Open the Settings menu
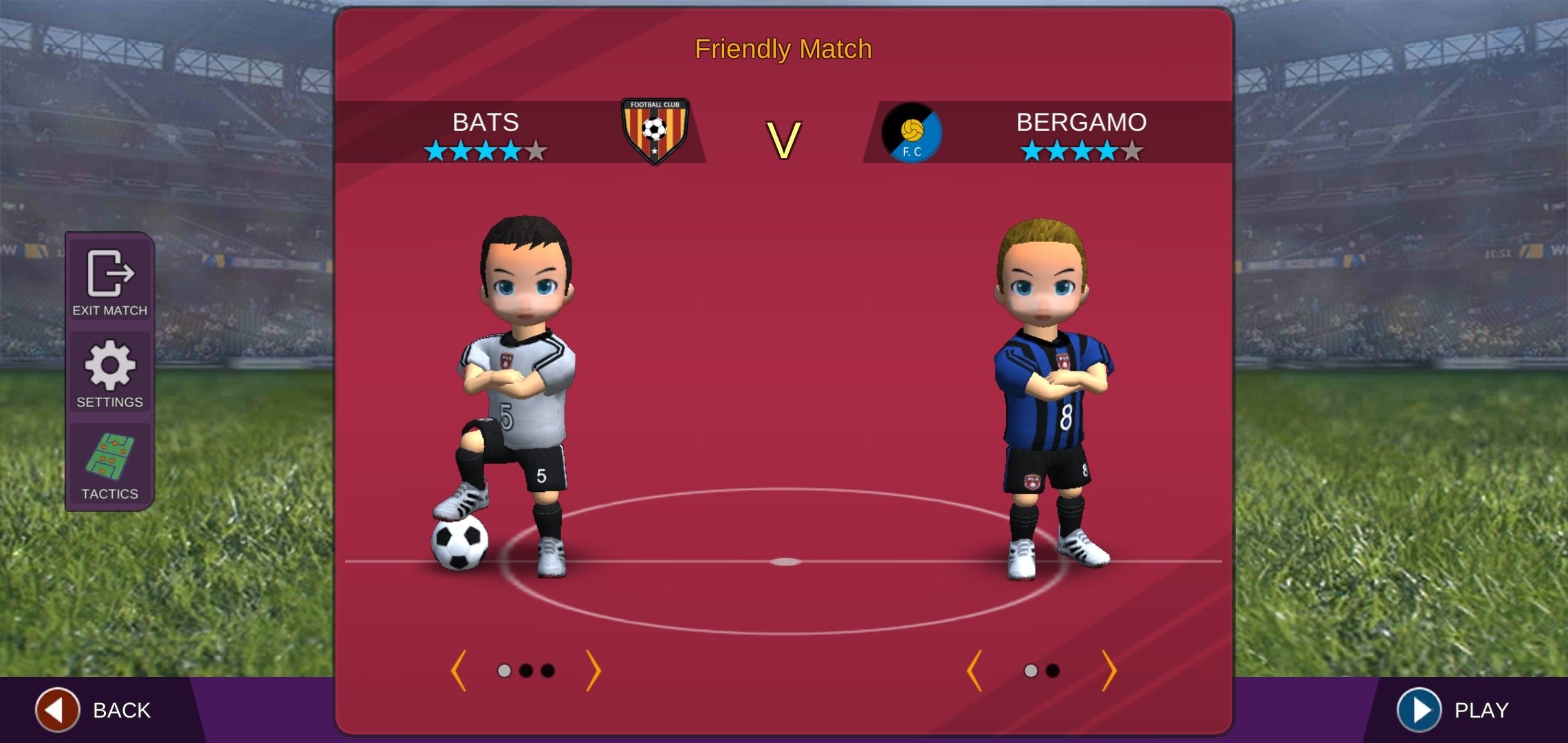Screen dimensions: 1568x743 110,374
